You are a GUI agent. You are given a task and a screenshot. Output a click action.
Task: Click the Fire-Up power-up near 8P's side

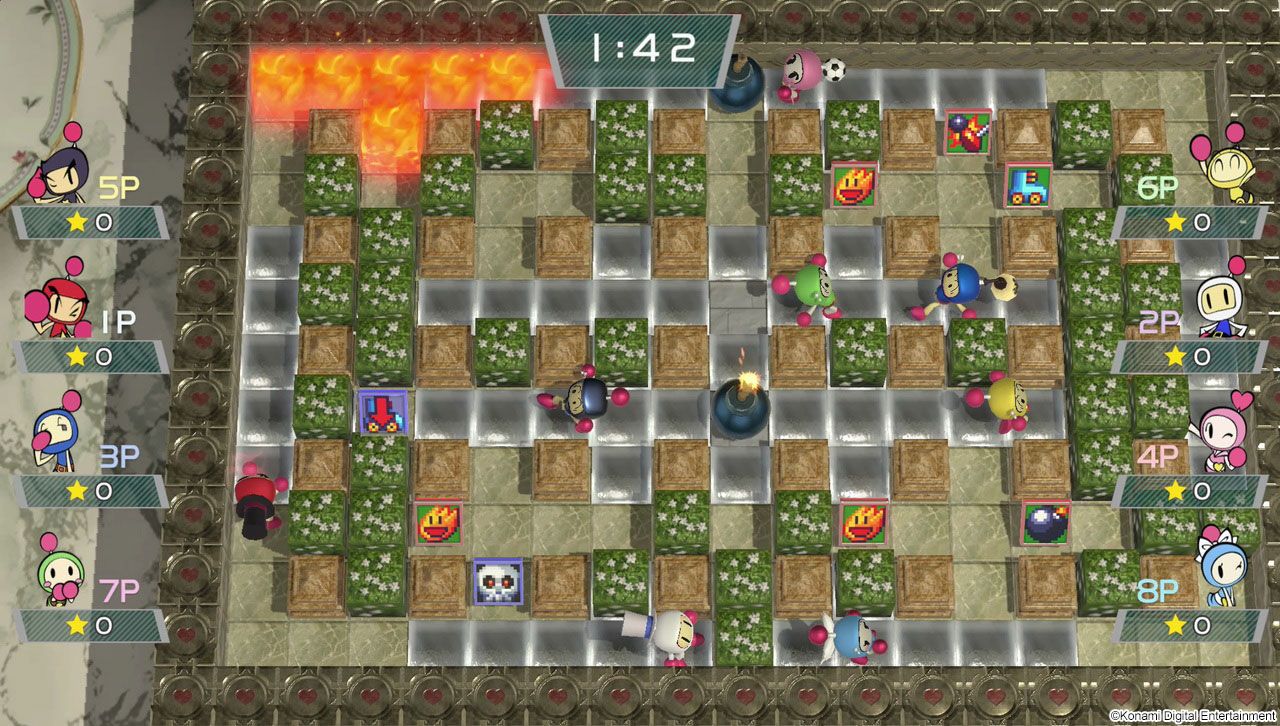click(866, 520)
